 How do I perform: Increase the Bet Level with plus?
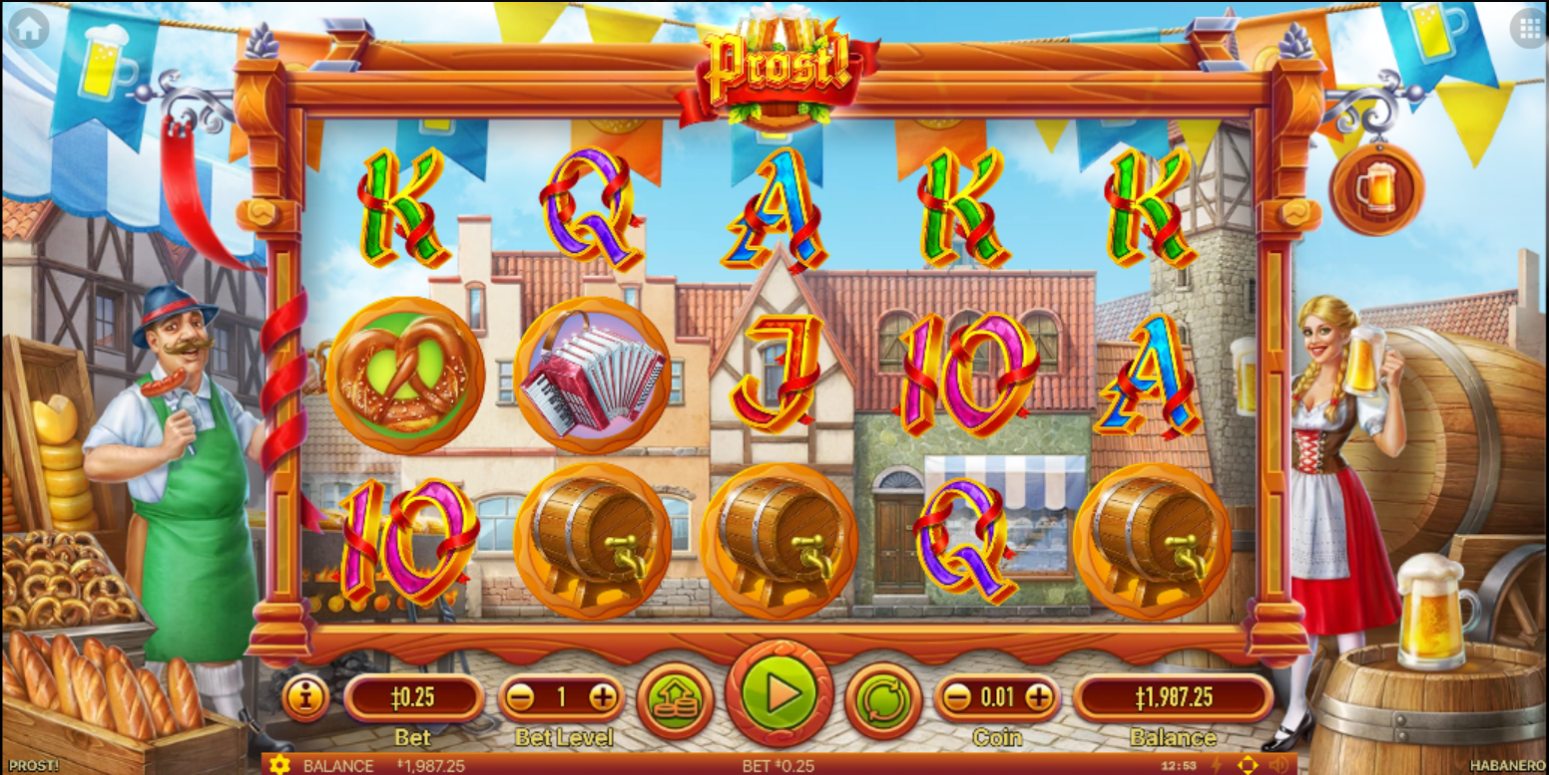[603, 698]
